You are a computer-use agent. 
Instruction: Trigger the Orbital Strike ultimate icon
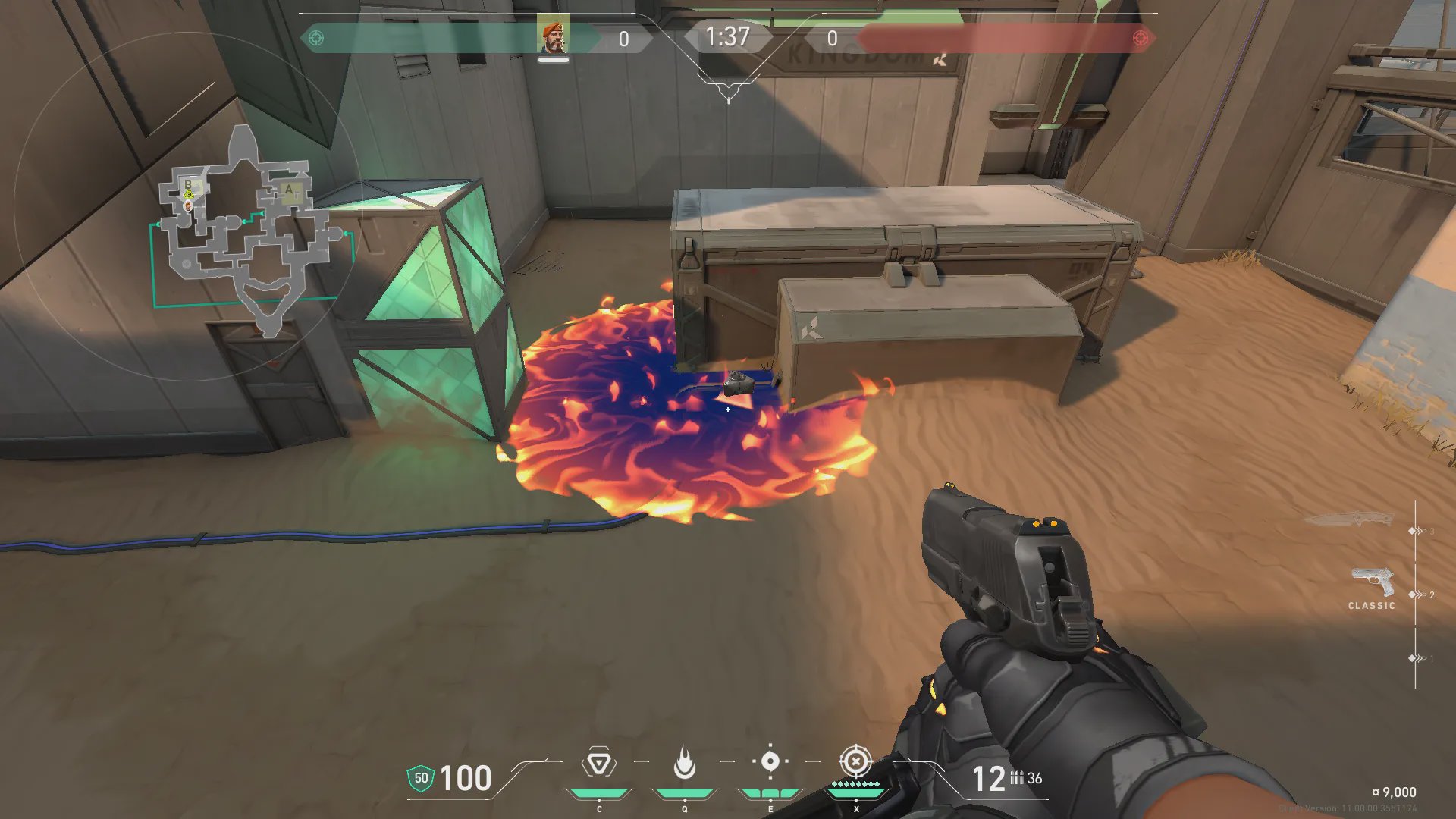(855, 761)
